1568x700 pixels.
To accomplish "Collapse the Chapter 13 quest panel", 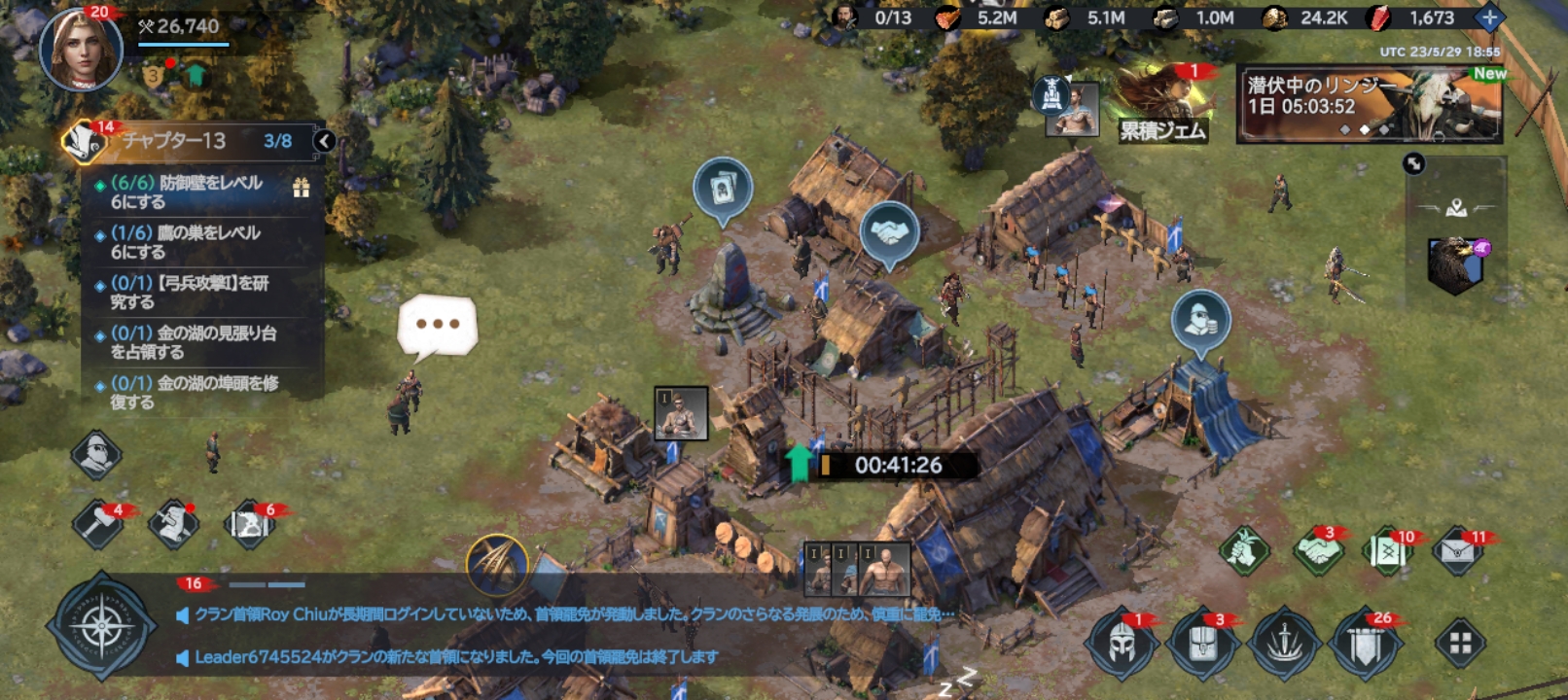I will point(325,142).
